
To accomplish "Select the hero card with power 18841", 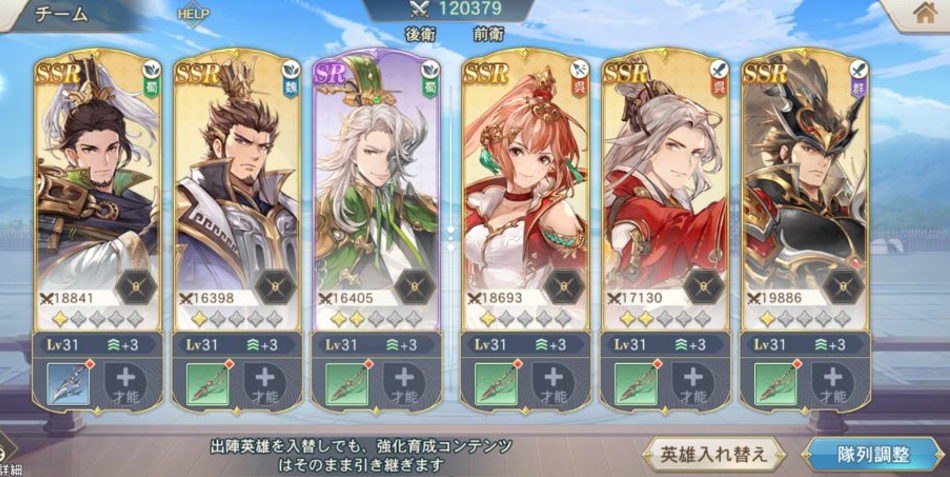I will pyautogui.click(x=97, y=190).
